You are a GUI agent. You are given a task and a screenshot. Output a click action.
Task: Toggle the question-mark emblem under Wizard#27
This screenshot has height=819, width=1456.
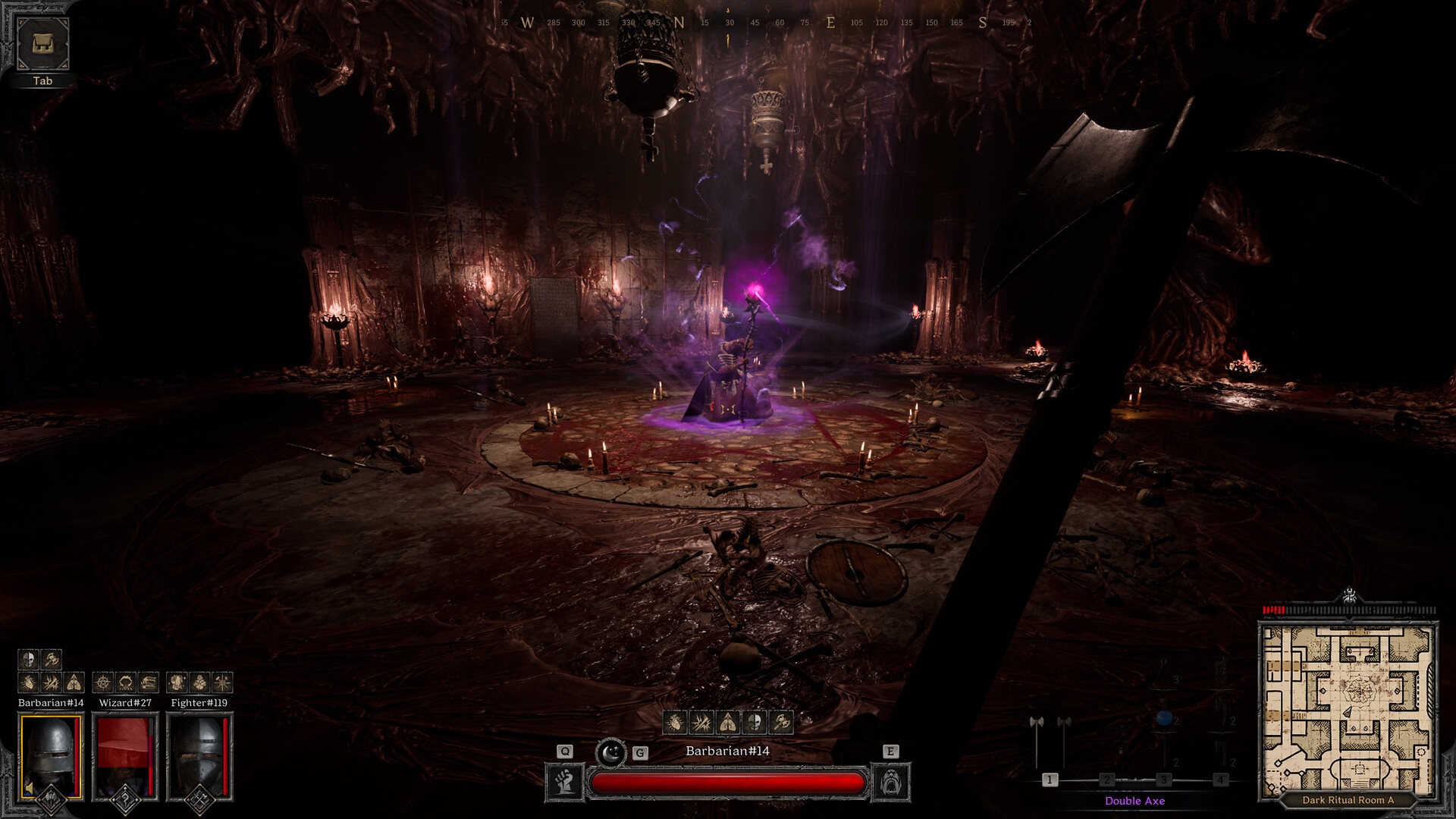tap(125, 799)
